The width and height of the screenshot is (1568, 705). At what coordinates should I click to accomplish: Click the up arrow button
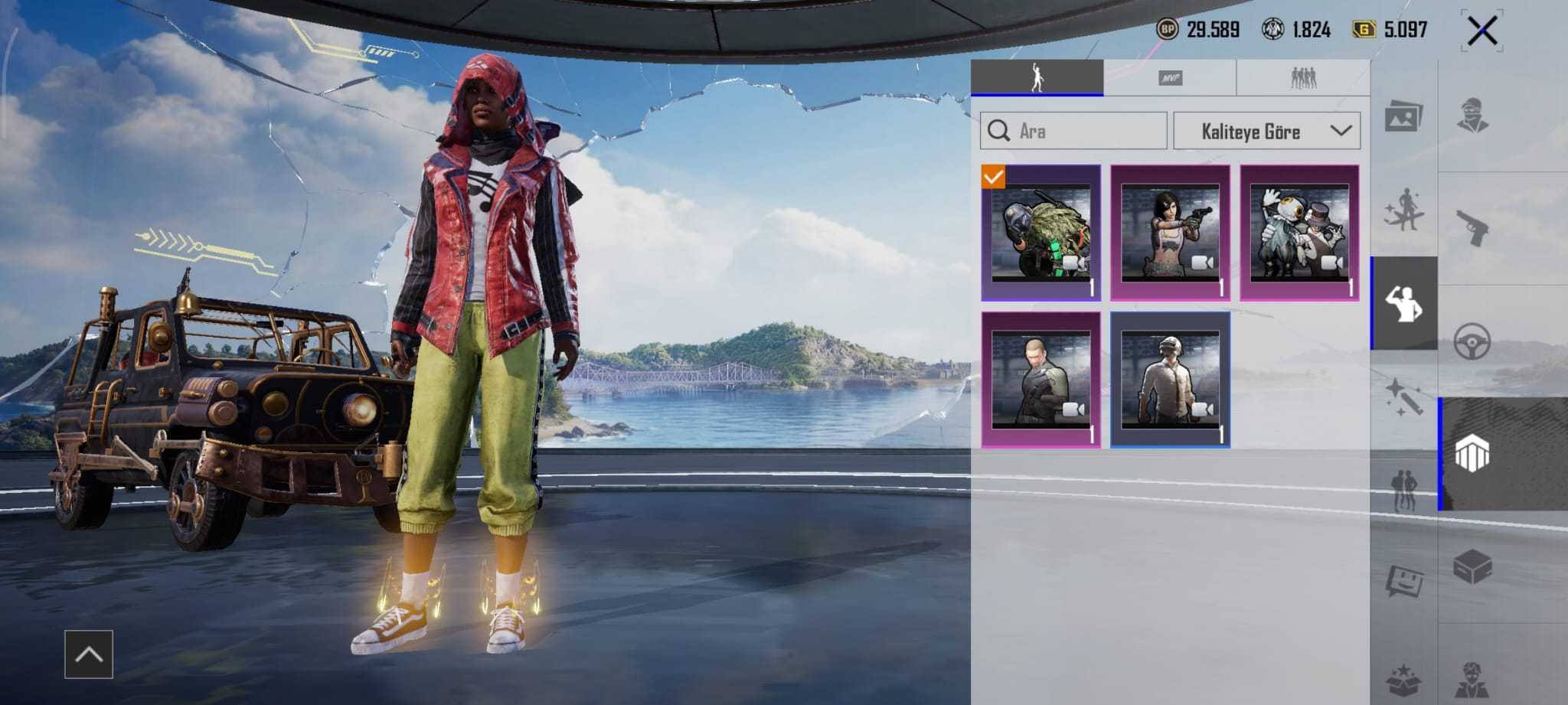pyautogui.click(x=89, y=654)
